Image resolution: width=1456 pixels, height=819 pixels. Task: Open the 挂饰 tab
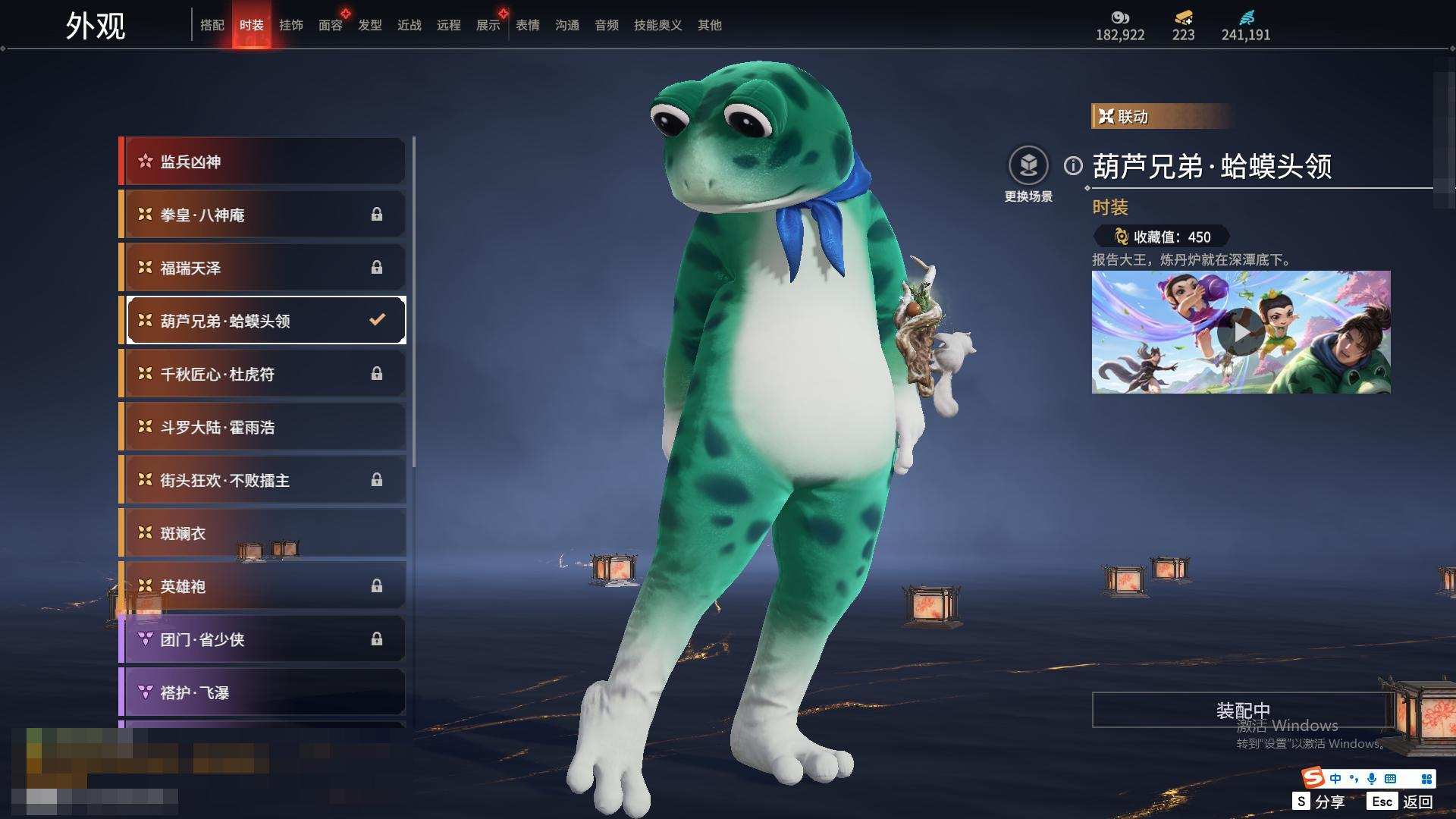click(x=291, y=25)
